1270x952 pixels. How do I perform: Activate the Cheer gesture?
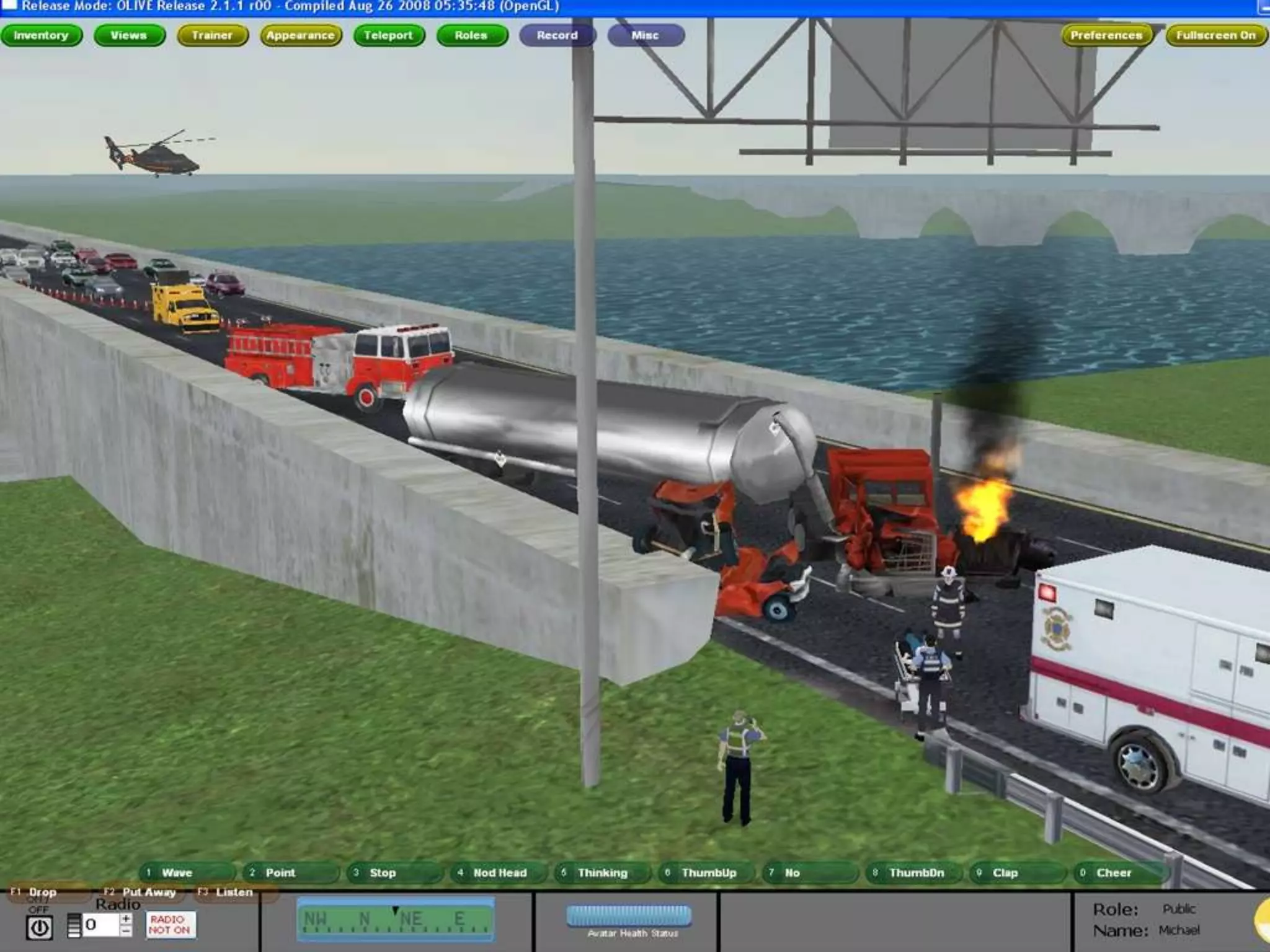pos(1121,873)
